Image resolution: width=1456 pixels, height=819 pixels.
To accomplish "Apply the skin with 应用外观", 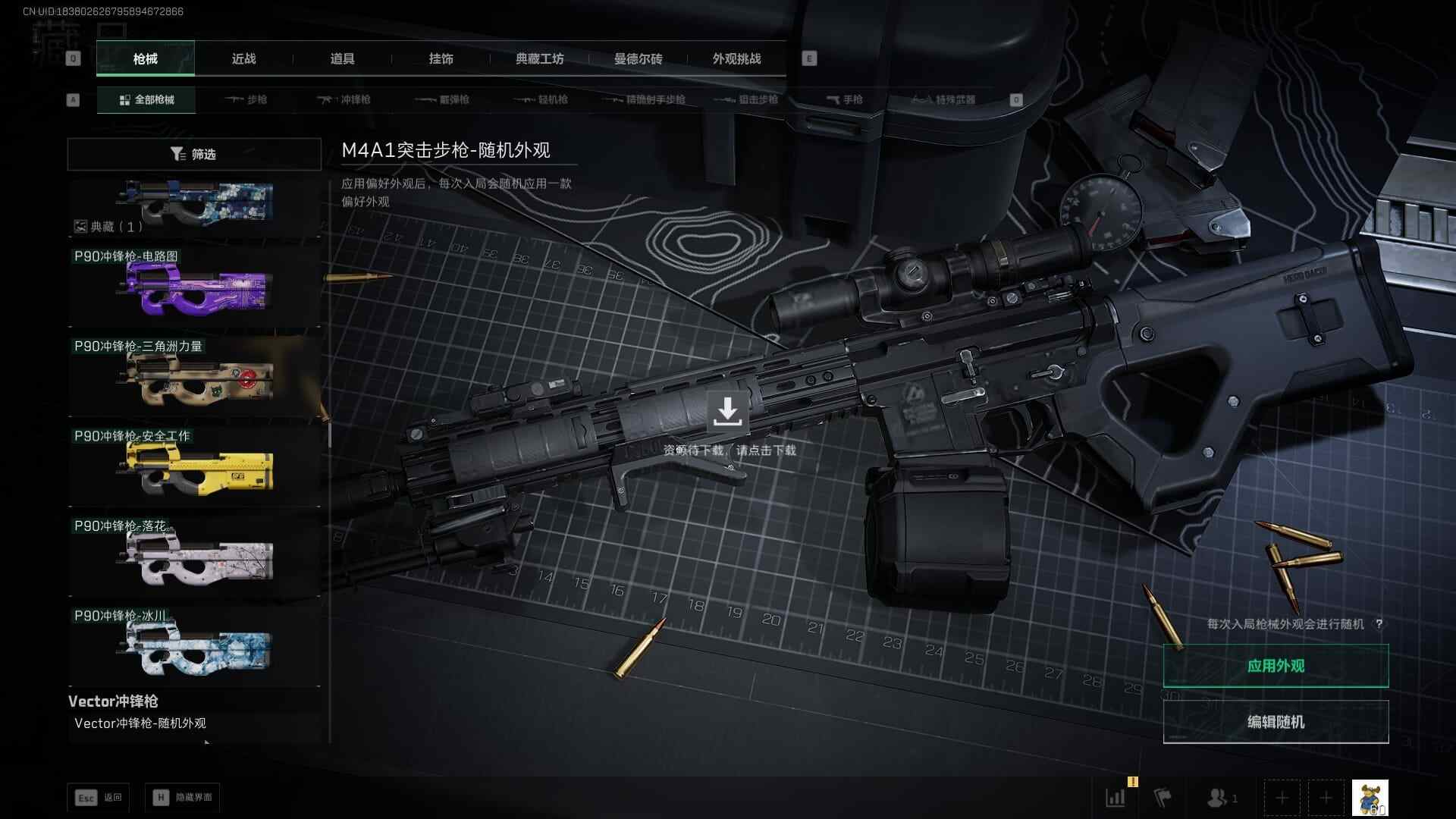I will (1276, 666).
